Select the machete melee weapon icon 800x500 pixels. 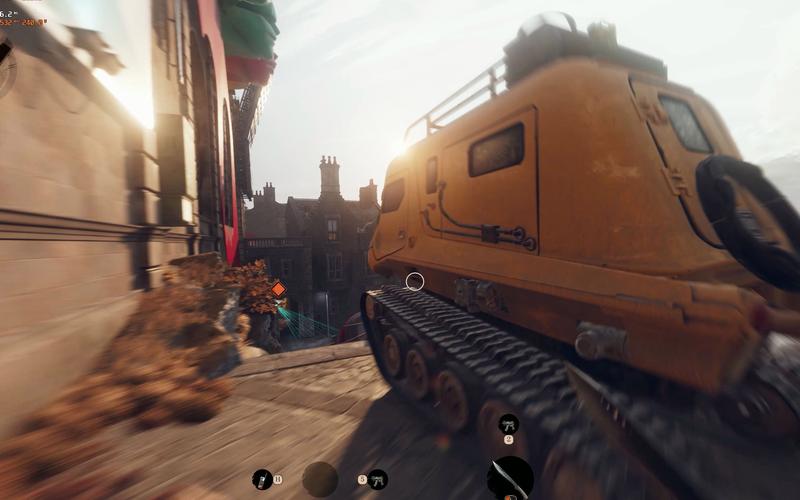tap(510, 477)
